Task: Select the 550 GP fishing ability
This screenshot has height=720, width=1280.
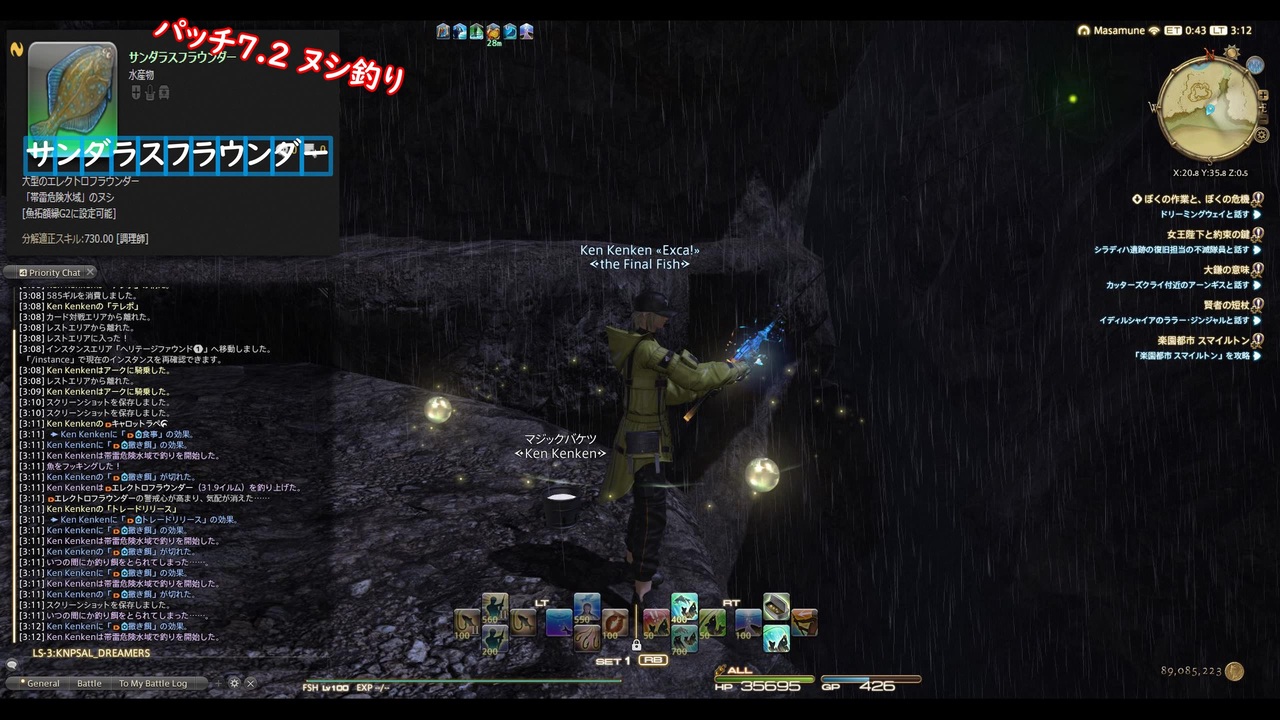Action: [586, 610]
